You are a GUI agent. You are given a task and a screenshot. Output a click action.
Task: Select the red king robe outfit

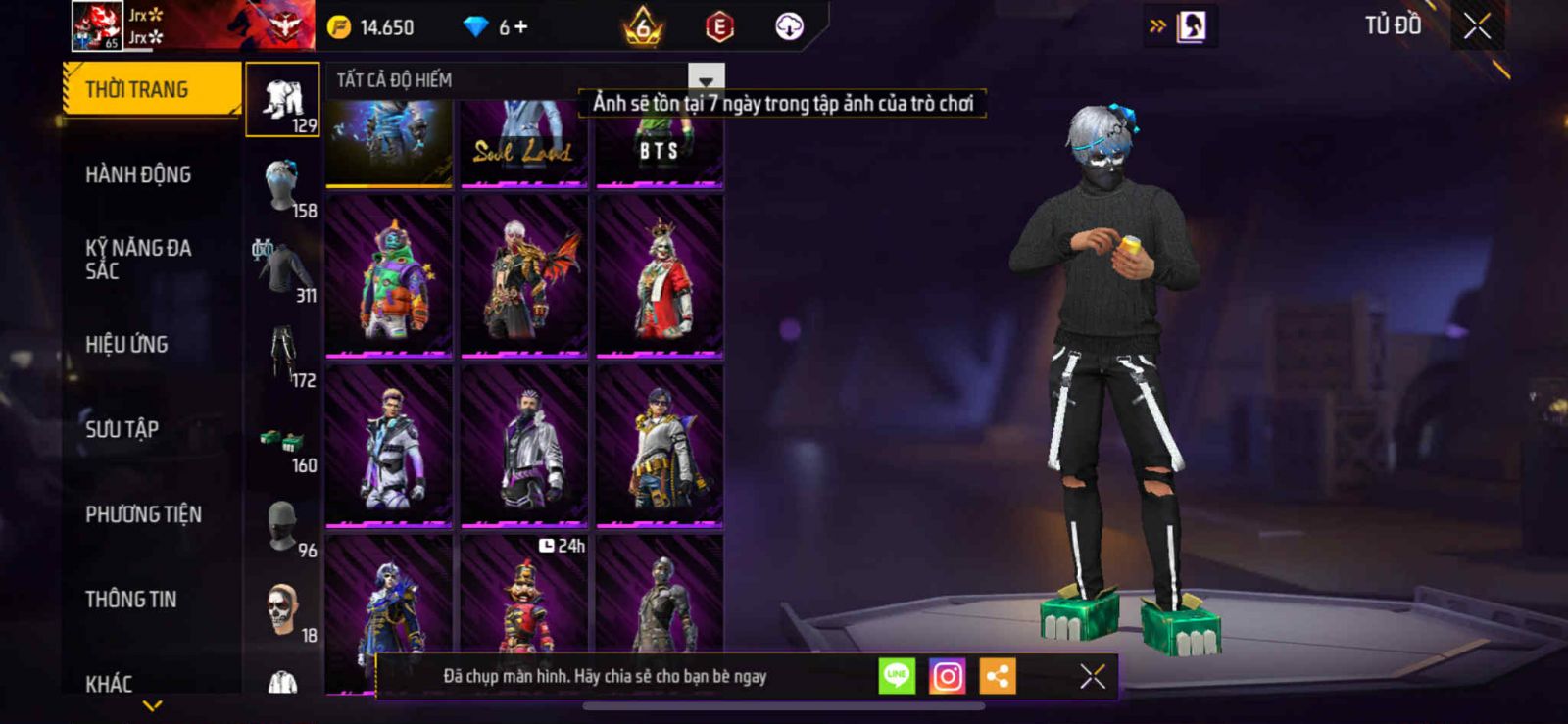click(x=660, y=276)
